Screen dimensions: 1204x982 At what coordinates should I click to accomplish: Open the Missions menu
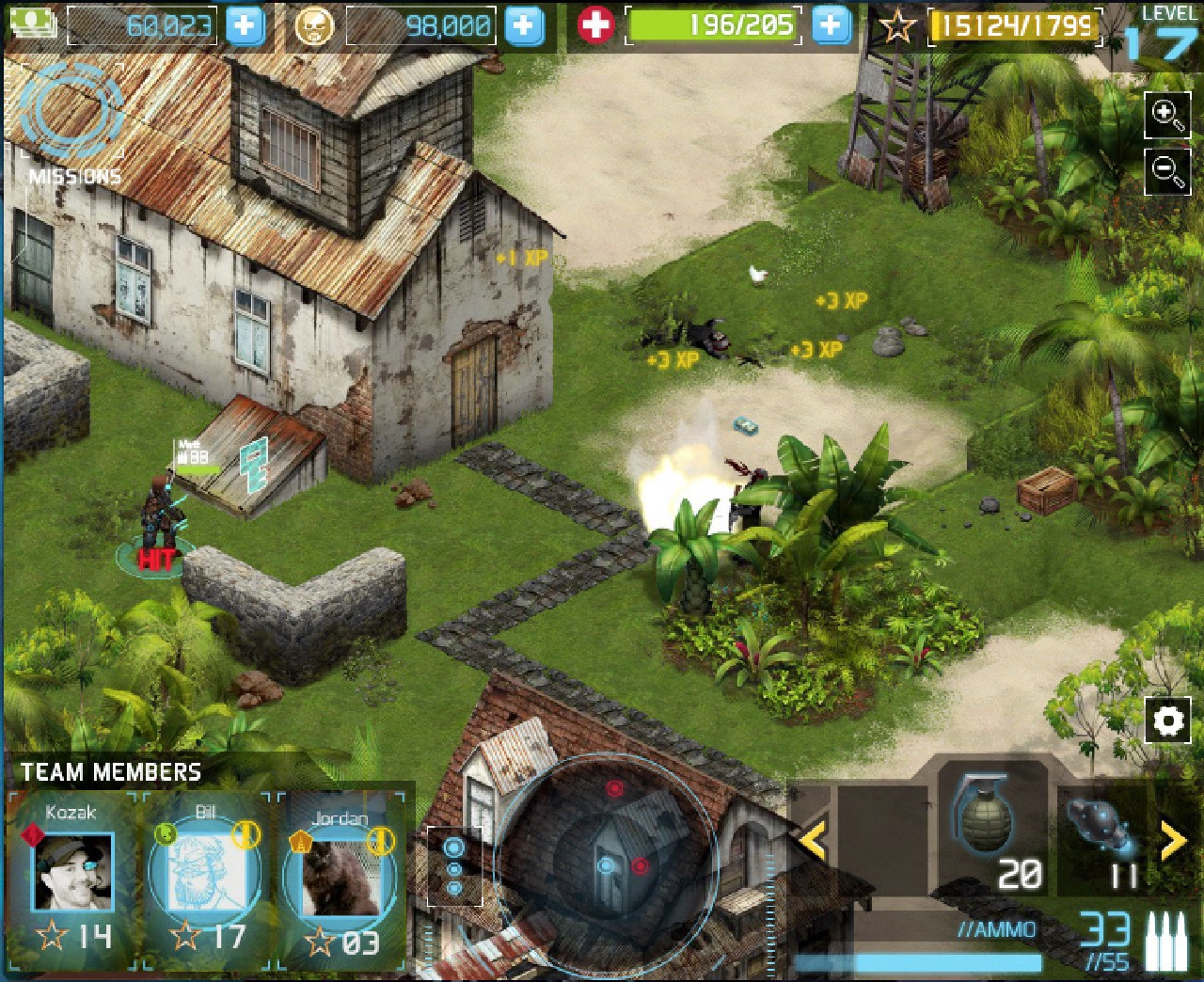(x=73, y=120)
